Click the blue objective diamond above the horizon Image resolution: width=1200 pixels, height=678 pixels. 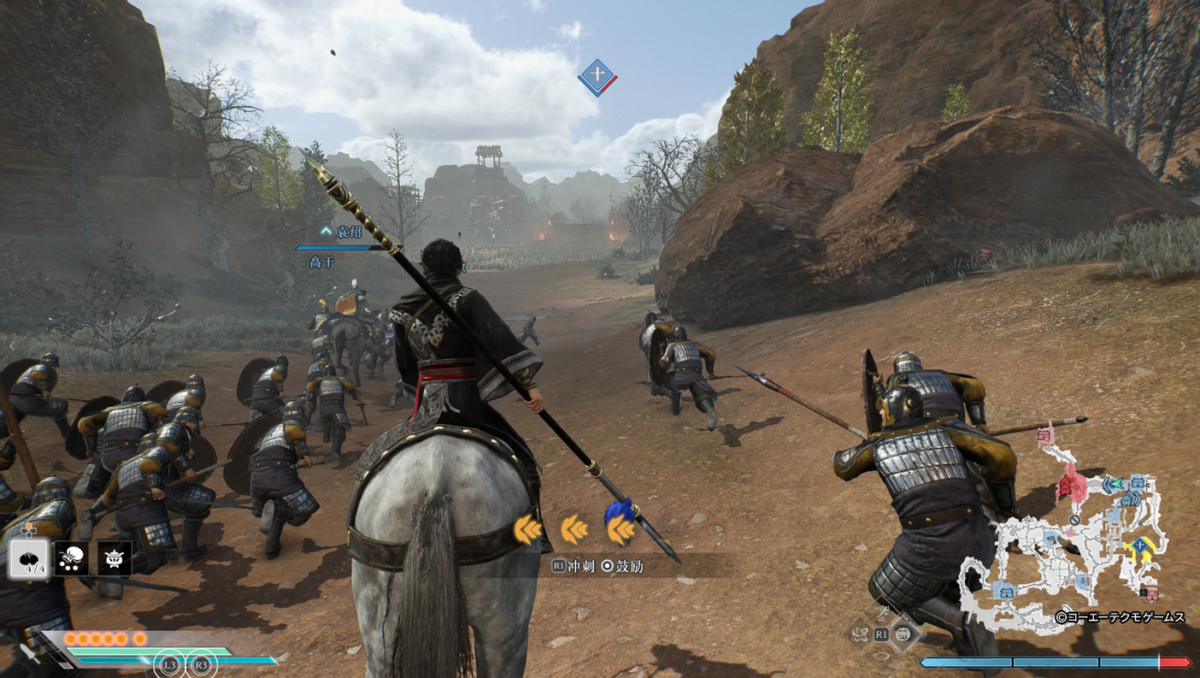pyautogui.click(x=597, y=77)
